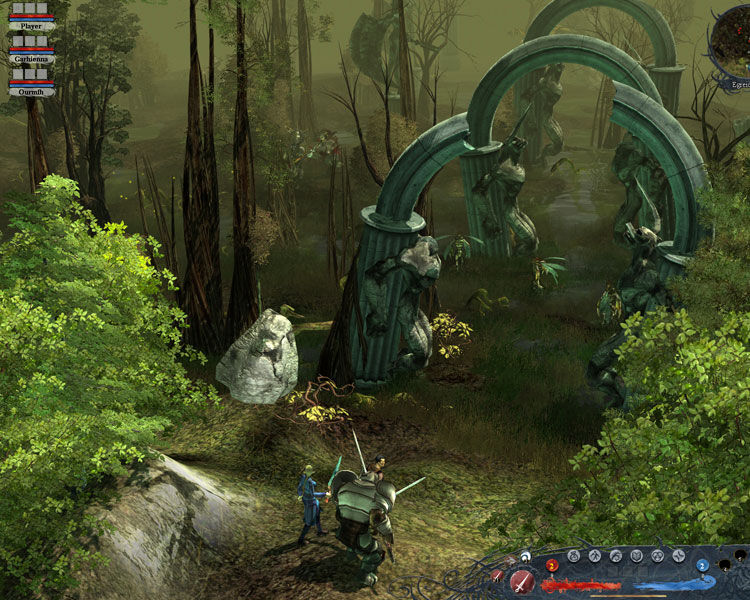Open the pouch-shaped round menu button
Screen dimensions: 750x600
pyautogui.click(x=573, y=556)
